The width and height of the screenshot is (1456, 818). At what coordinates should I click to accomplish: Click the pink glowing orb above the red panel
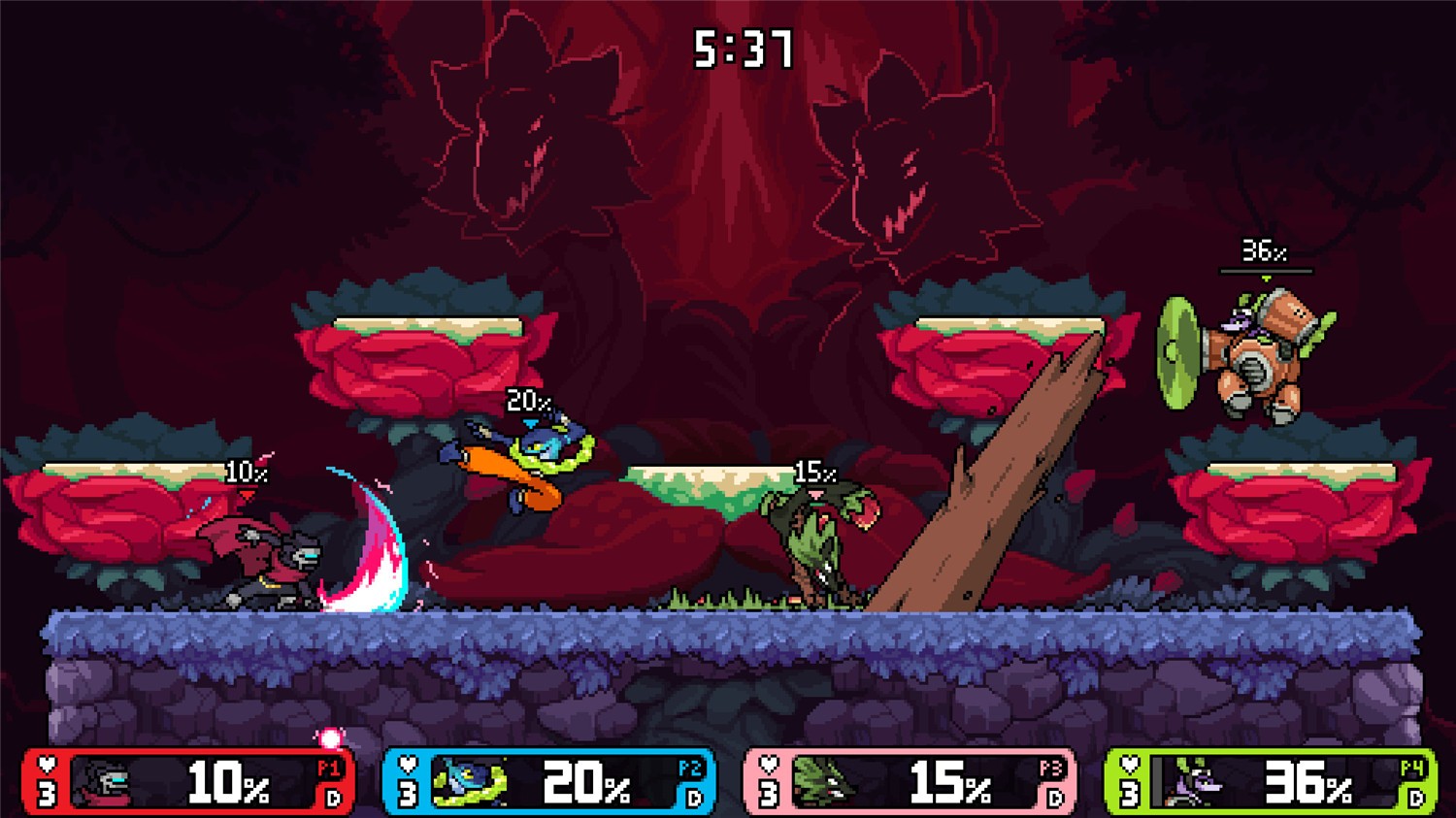331,738
